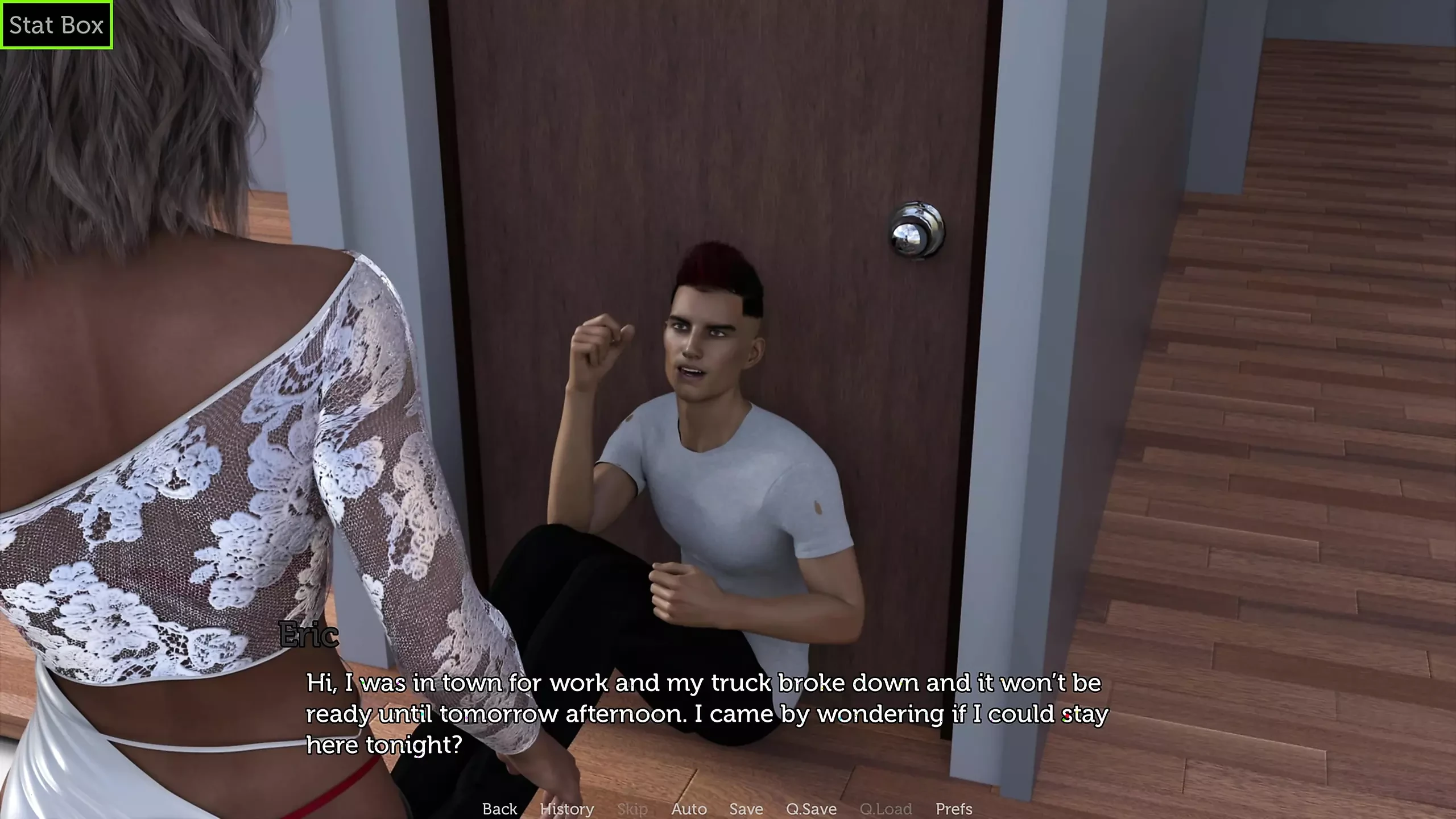Open the dialogue History log
The height and width of the screenshot is (819, 1456).
566,808
